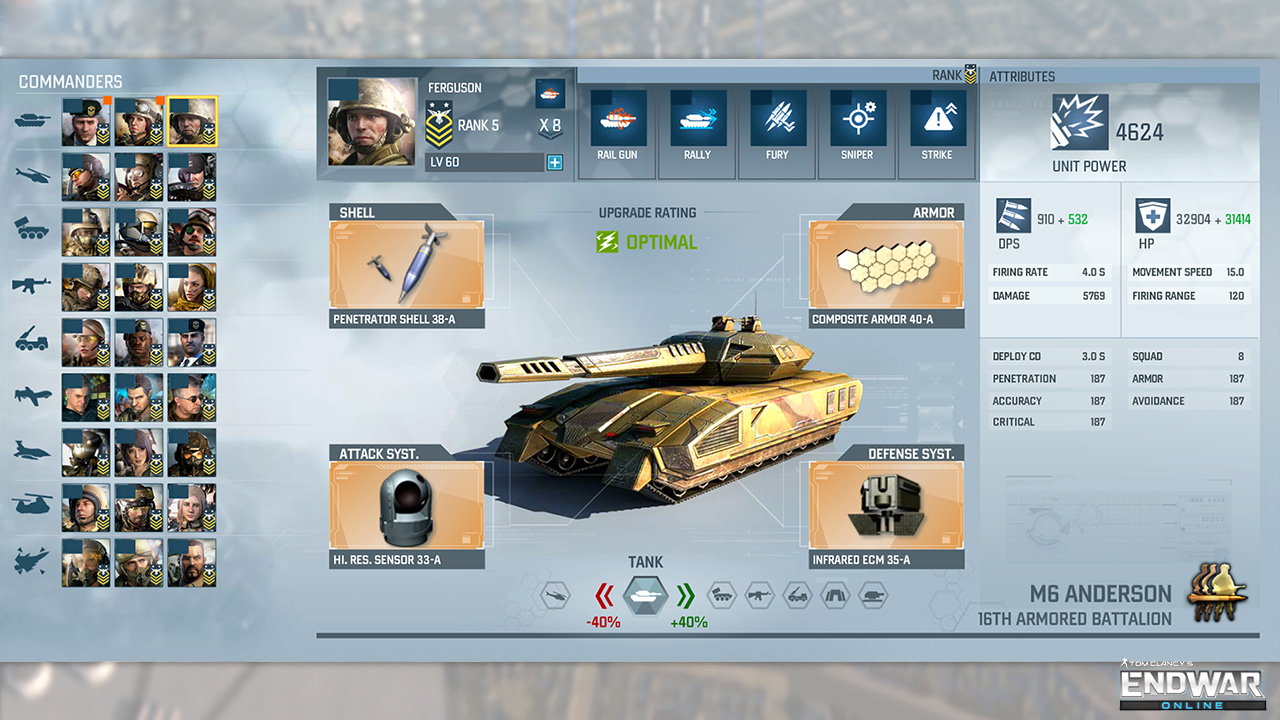Screen dimensions: 1280x720
Task: Open the helicopter commander category icon
Action: (x=30, y=173)
